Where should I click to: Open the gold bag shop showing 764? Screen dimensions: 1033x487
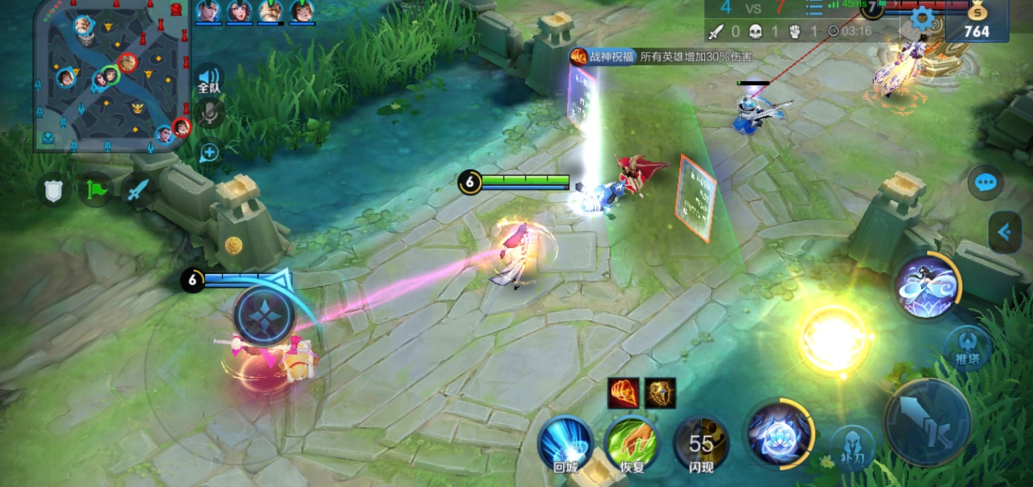970,22
